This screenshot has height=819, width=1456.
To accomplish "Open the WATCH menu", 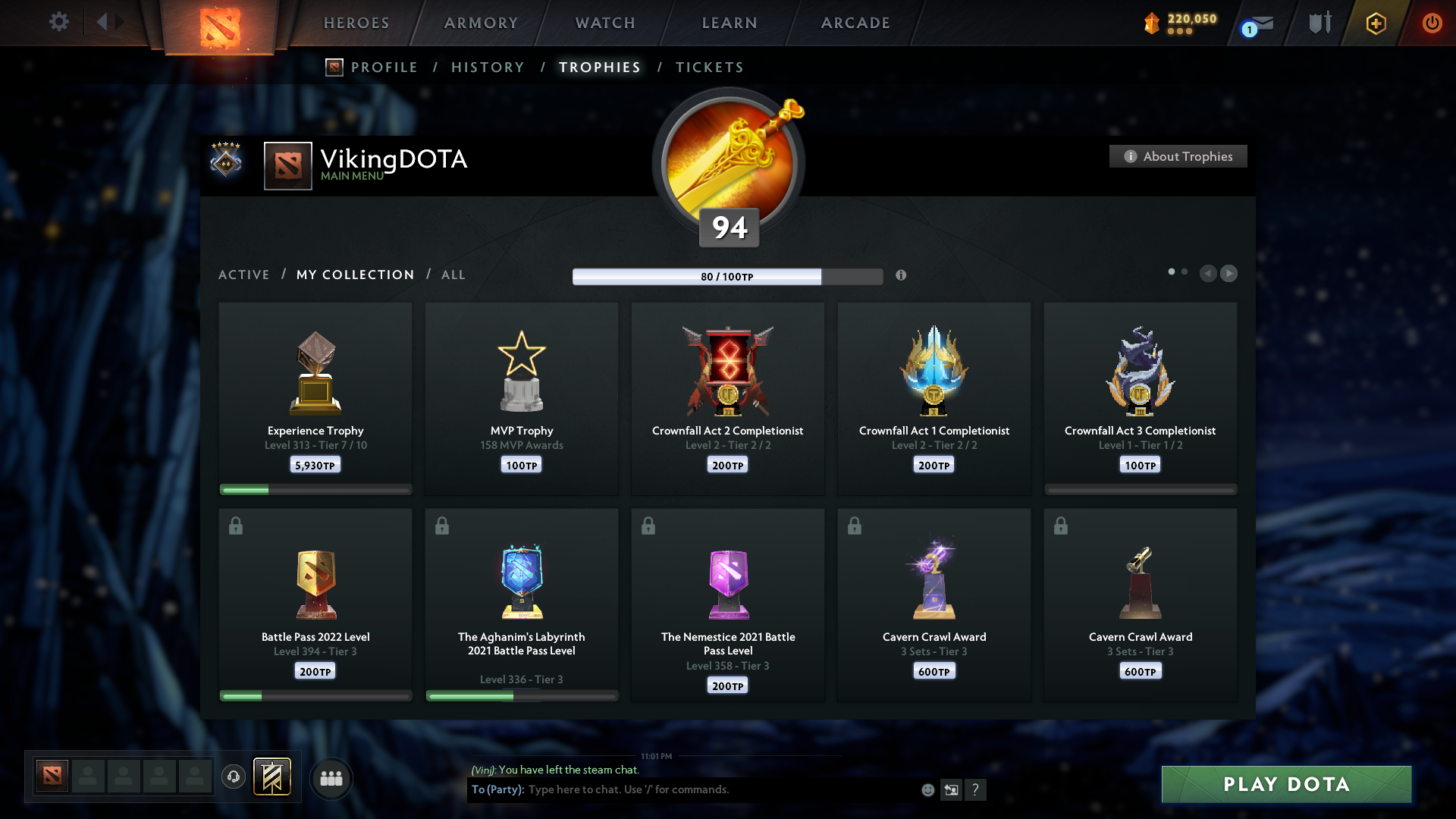I will (604, 23).
